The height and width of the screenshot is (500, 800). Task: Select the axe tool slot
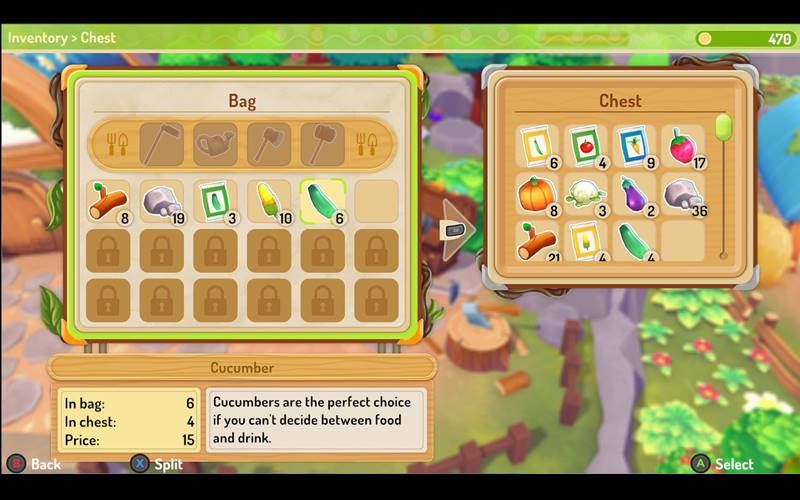(269, 145)
